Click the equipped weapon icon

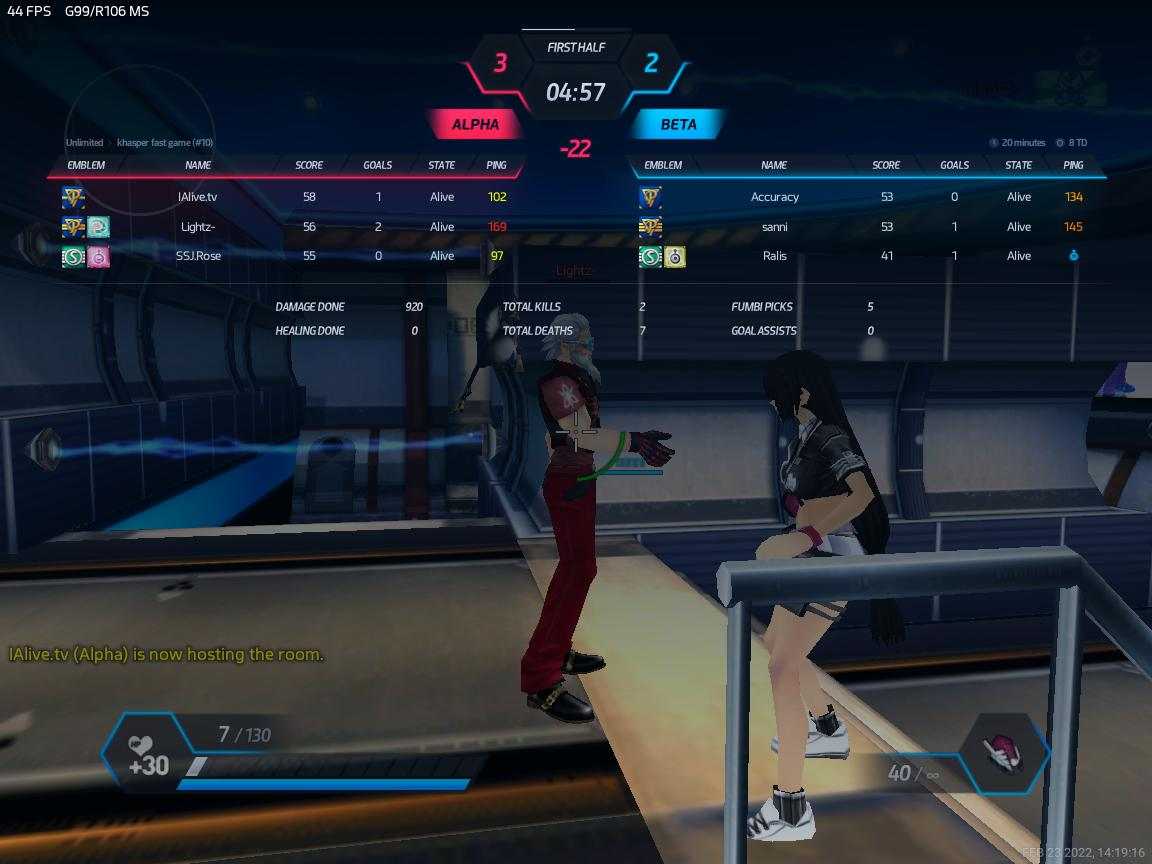tap(1004, 753)
